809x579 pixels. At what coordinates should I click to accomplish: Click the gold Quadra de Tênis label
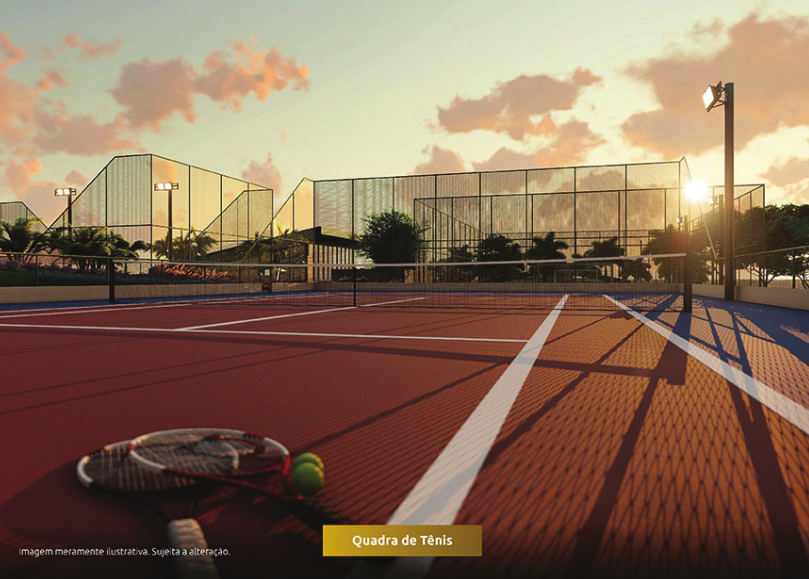pos(402,541)
